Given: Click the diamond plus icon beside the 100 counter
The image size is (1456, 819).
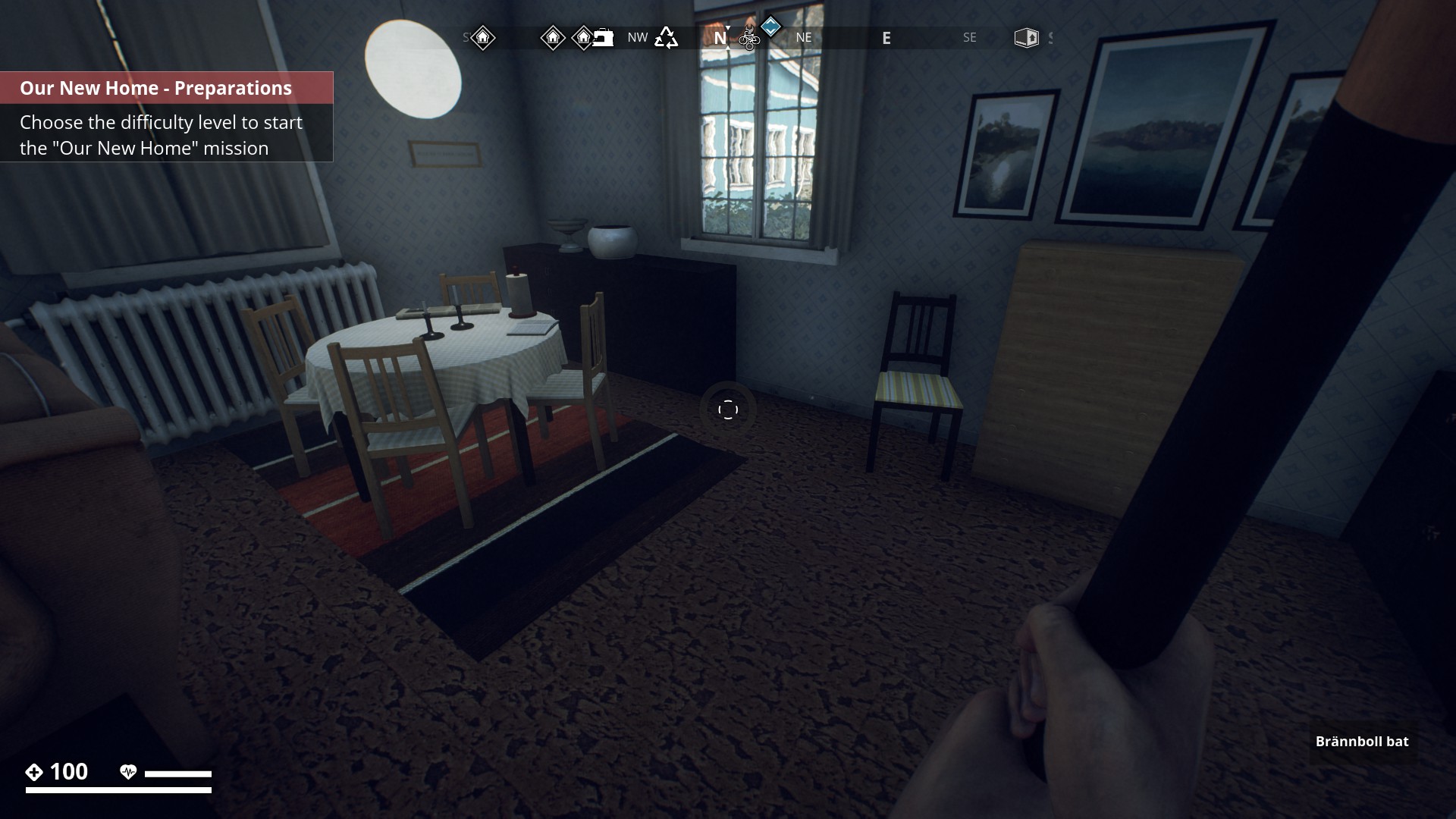Looking at the screenshot, I should [x=34, y=773].
